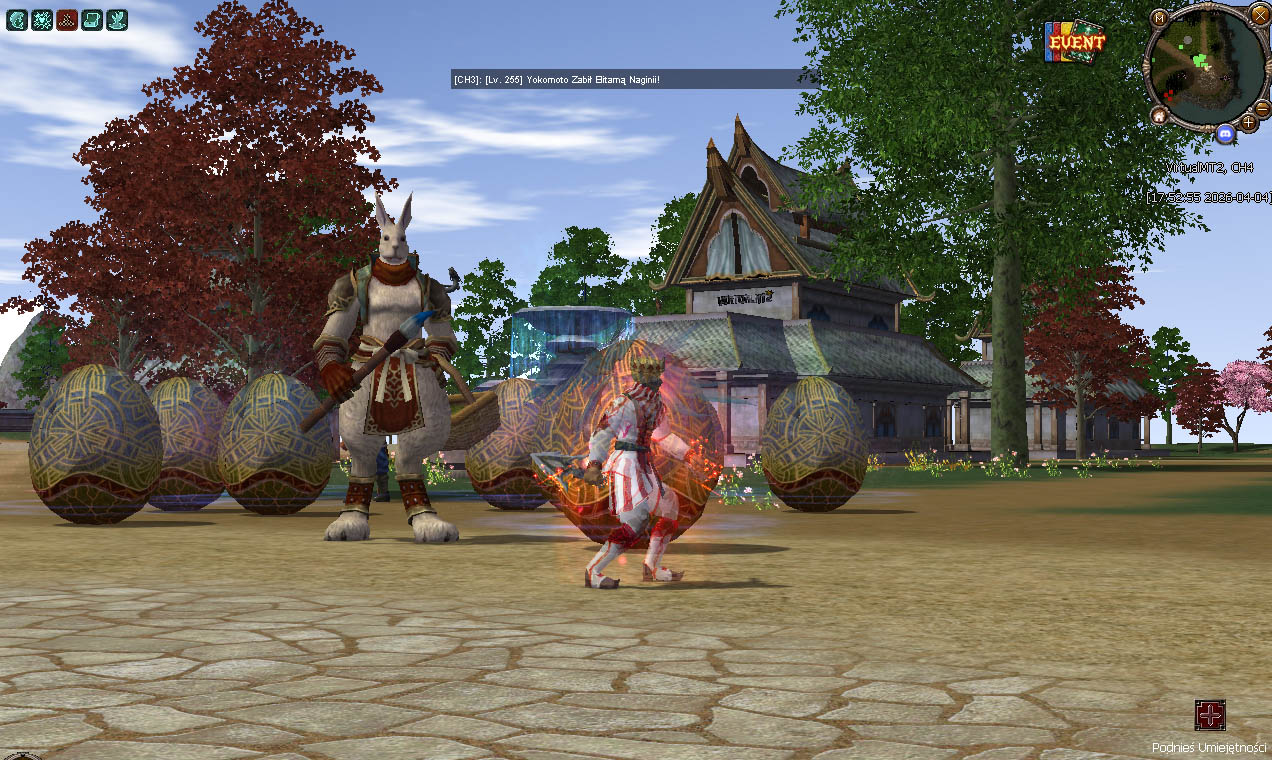The width and height of the screenshot is (1272, 760).
Task: Select the scroll buff icon
Action: click(92, 19)
